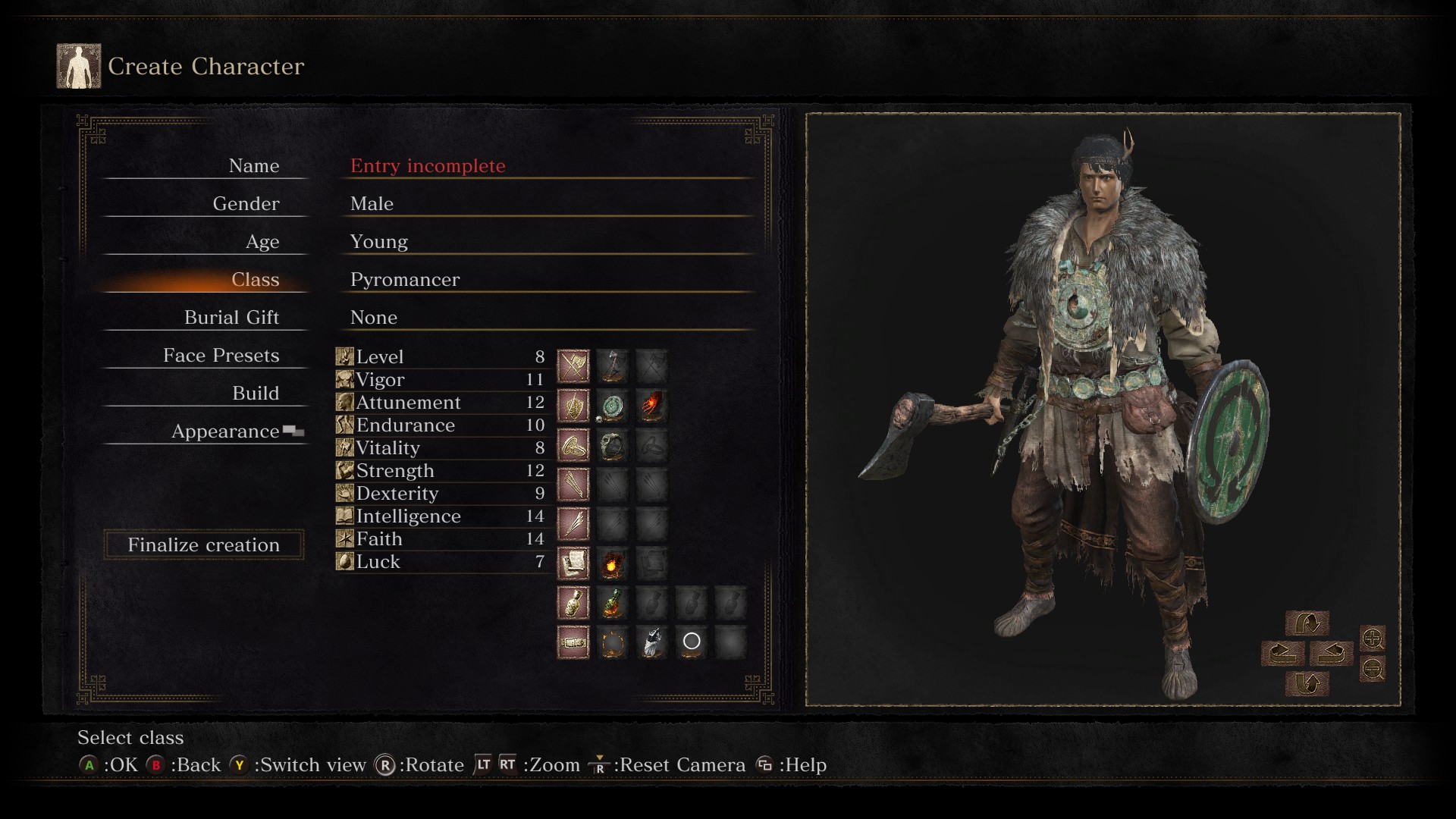Select the white circle item slot
1456x819 pixels.
pyautogui.click(x=692, y=642)
